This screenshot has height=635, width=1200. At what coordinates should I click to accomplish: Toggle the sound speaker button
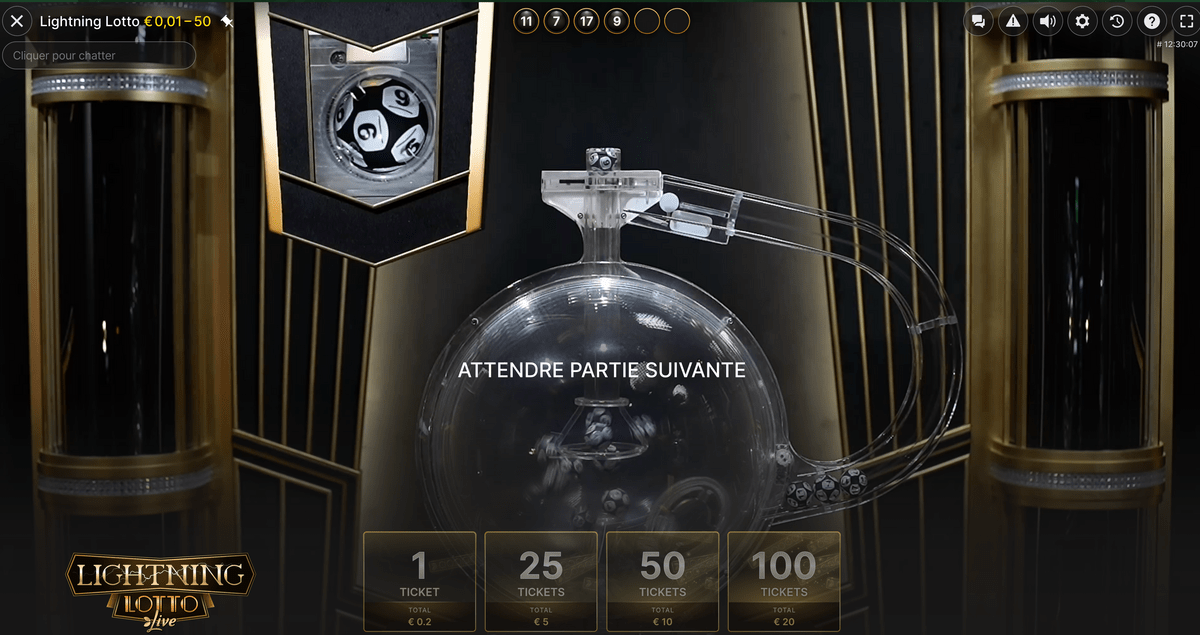click(x=1047, y=21)
